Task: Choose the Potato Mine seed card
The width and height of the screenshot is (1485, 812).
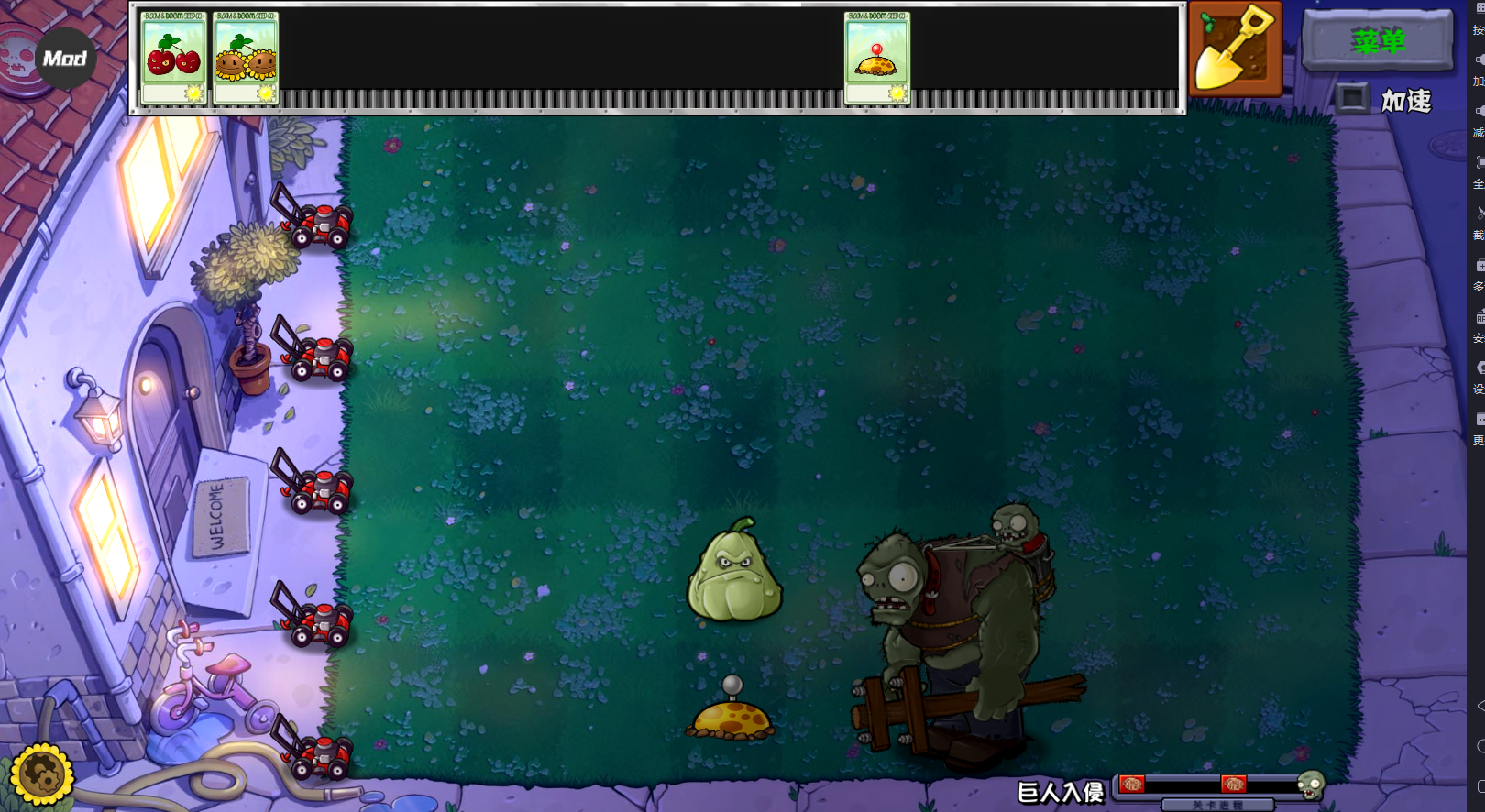Action: [x=876, y=58]
